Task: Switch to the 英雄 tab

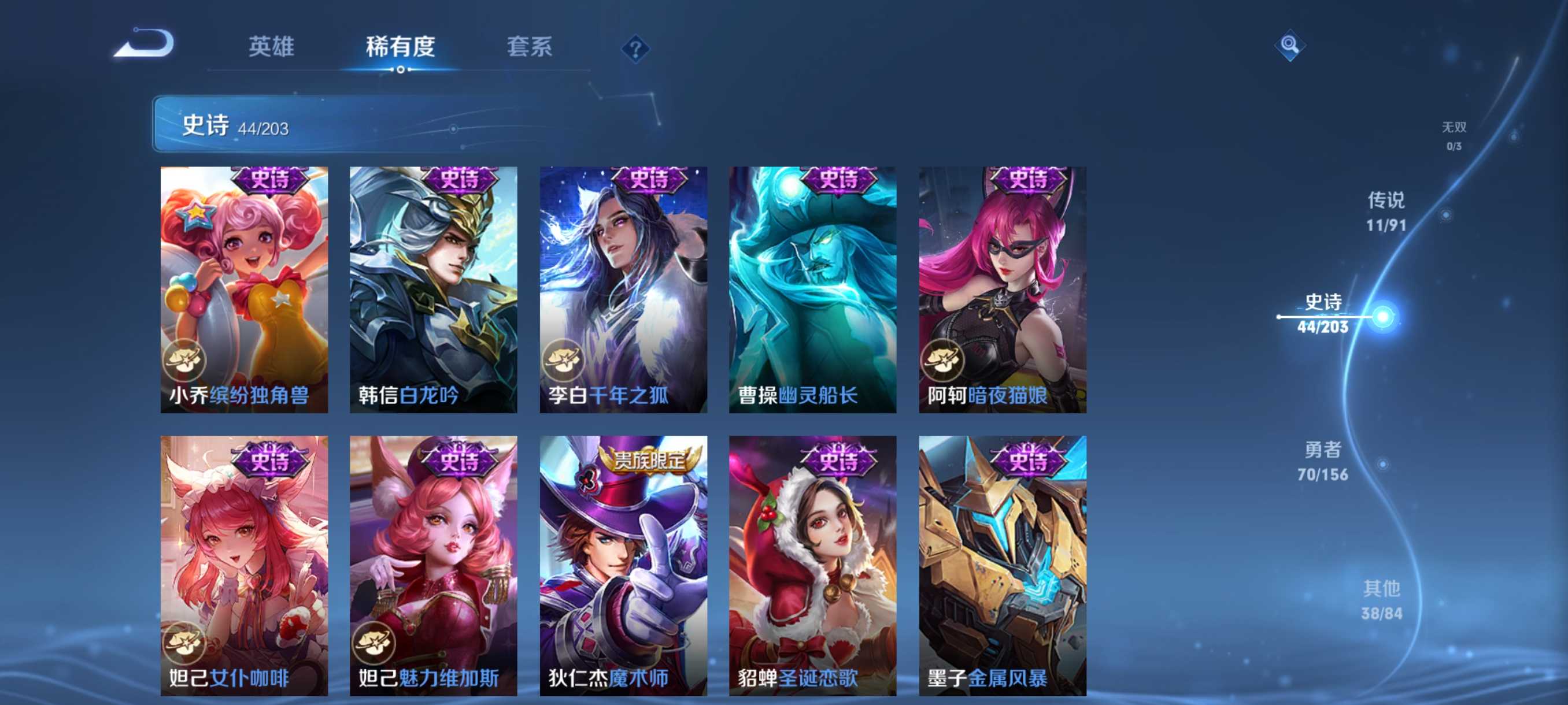Action: tap(272, 47)
